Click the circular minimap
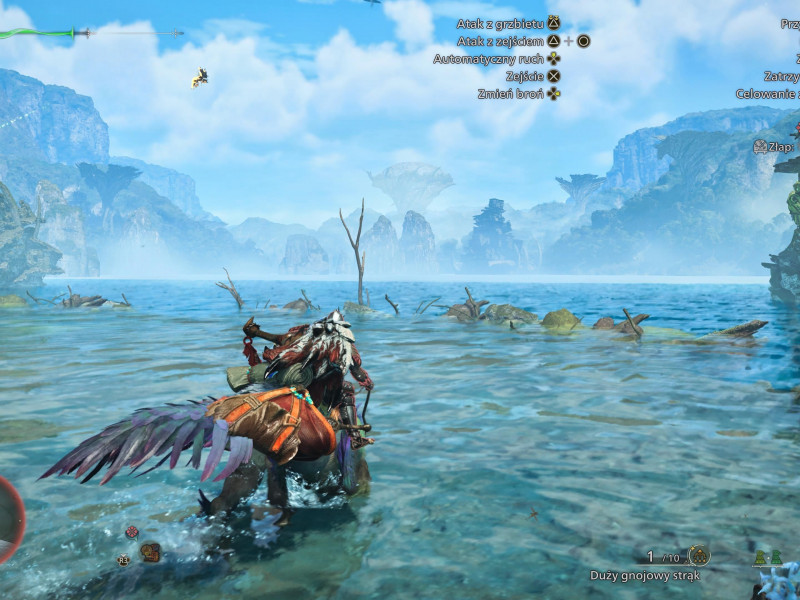The height and width of the screenshot is (600, 800). tap(8, 520)
